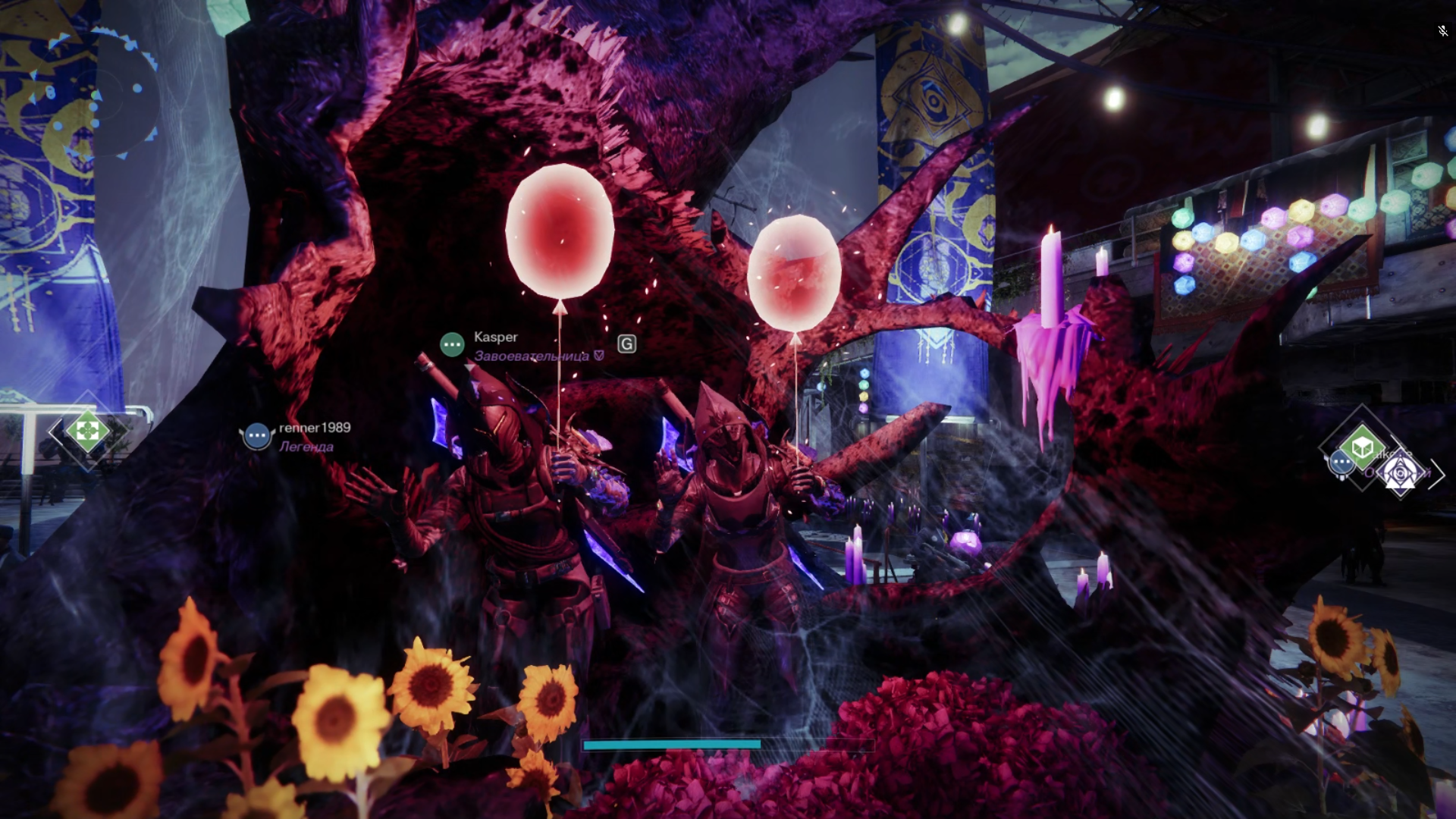Click the Kasper player nameplate
1456x819 pixels.
coord(496,337)
